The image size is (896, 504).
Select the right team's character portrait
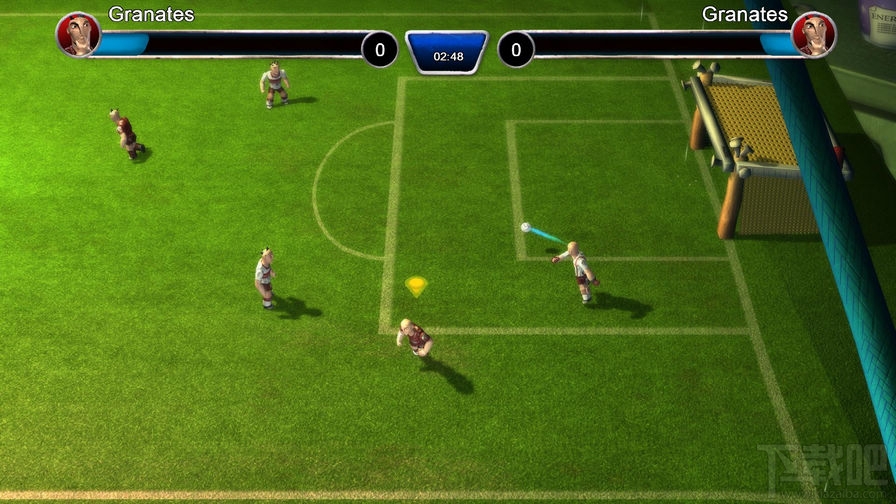[x=812, y=35]
